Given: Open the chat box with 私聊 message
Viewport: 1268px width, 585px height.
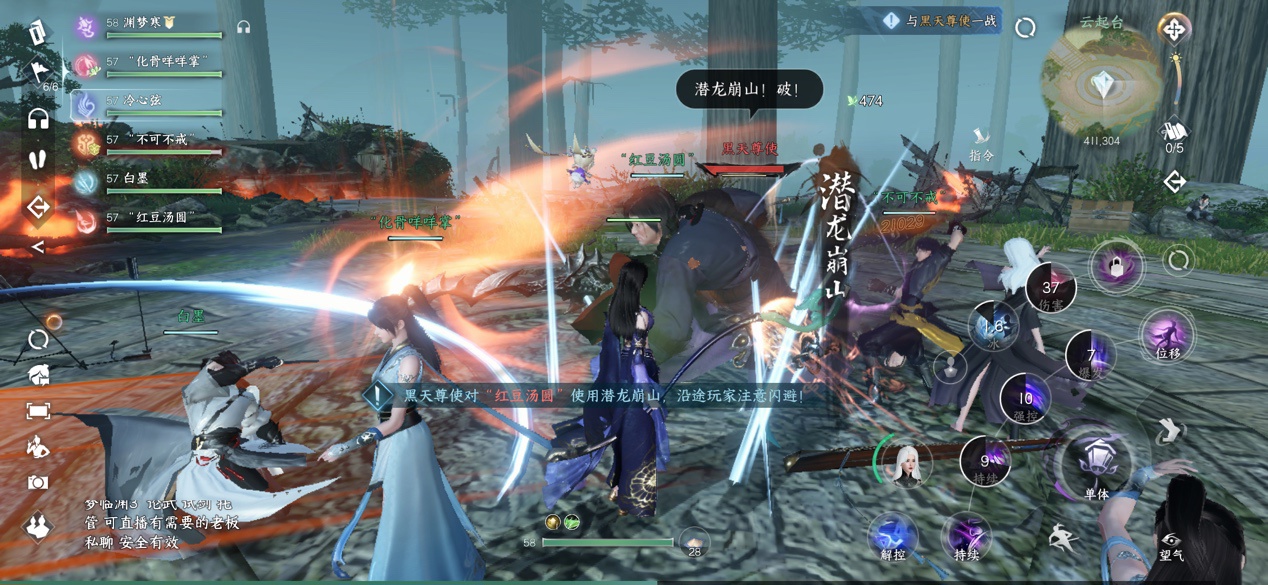Looking at the screenshot, I should click(x=160, y=523).
